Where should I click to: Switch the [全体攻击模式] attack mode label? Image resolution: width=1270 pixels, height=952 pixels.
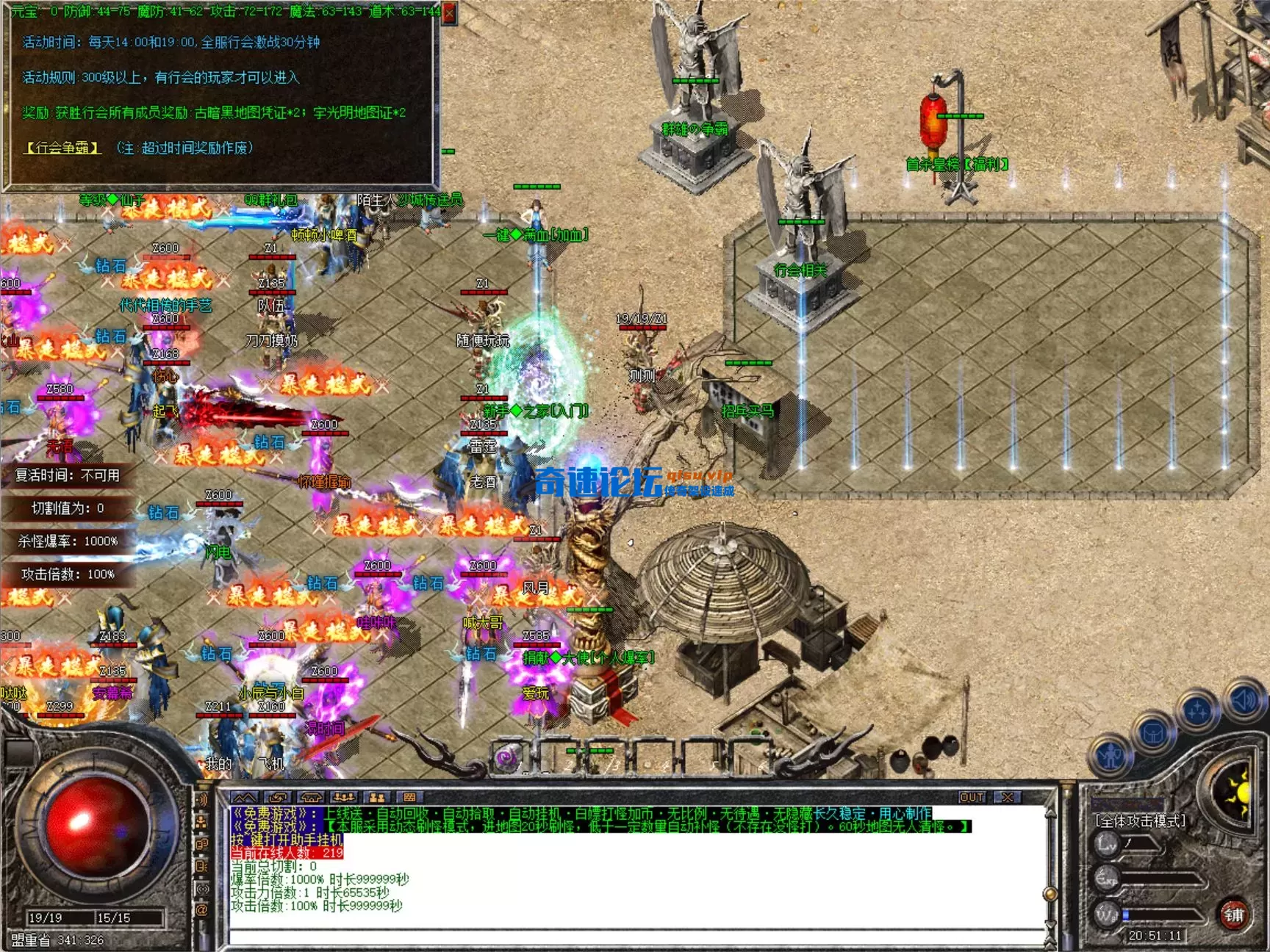point(1140,821)
